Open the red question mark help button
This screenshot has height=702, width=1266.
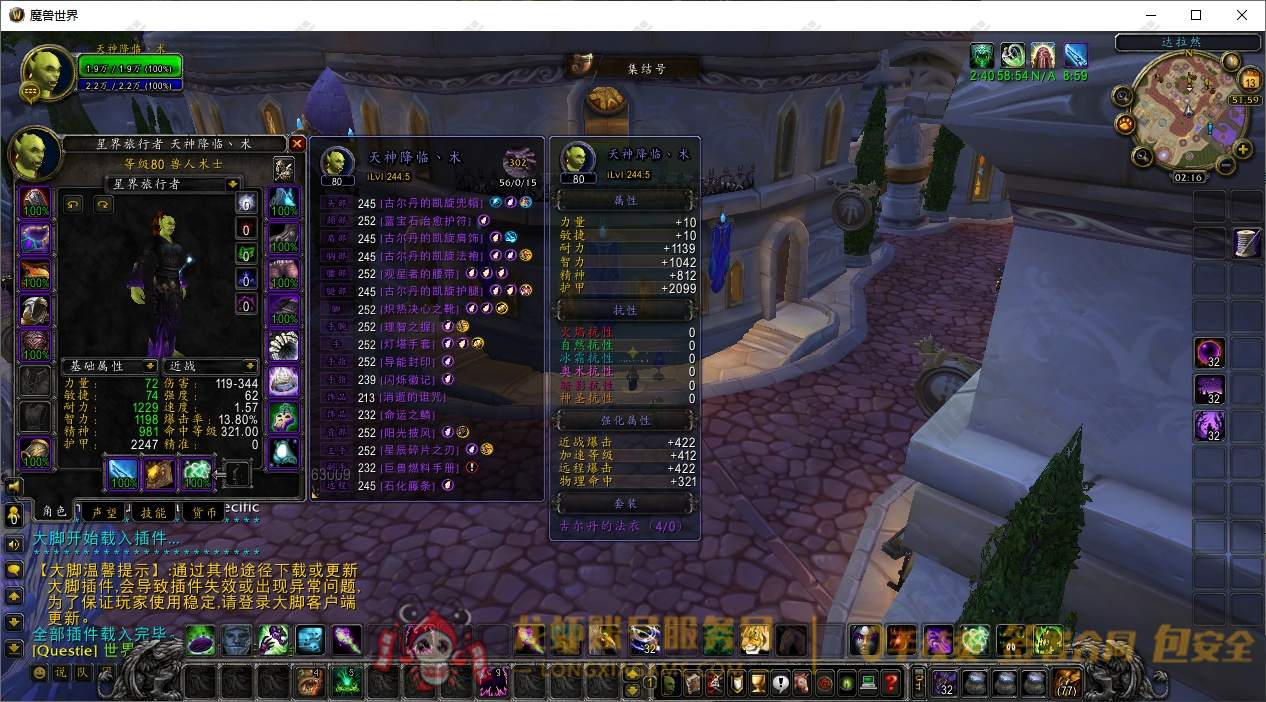891,684
